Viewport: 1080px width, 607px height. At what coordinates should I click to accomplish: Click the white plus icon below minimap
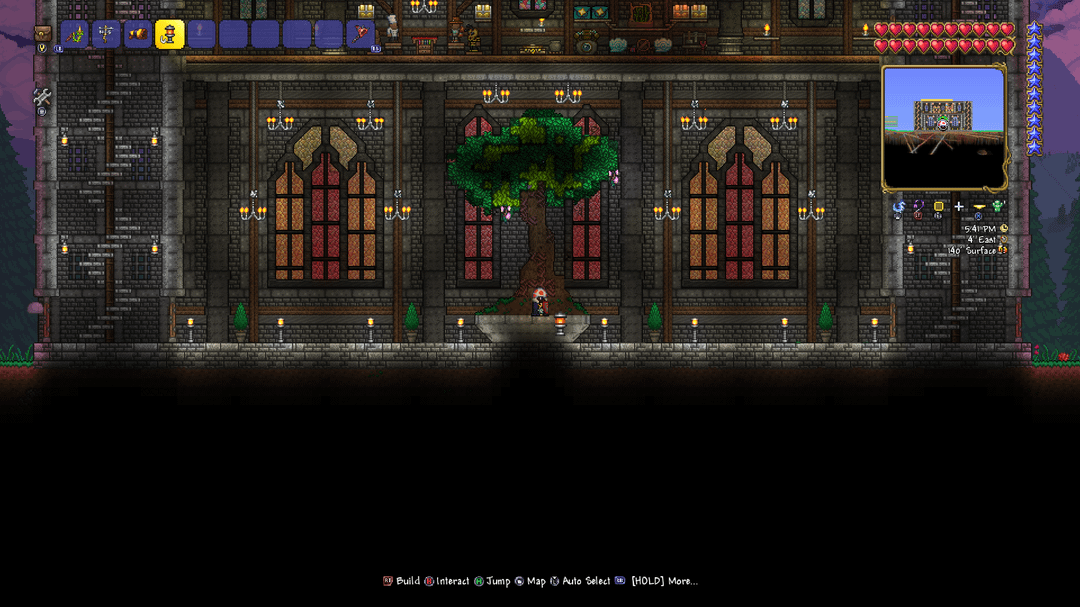958,207
